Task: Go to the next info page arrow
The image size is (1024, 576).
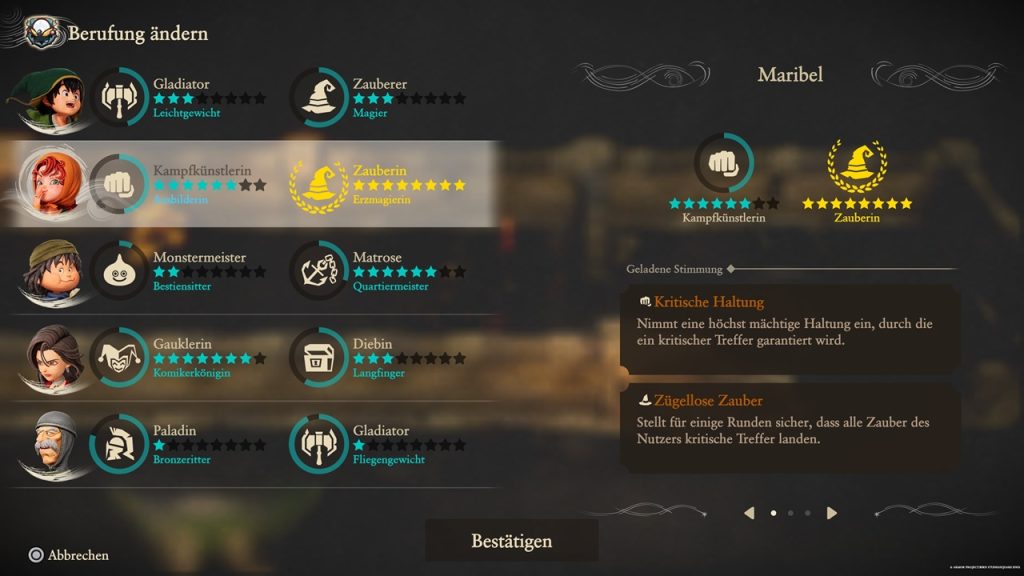Action: coord(832,513)
